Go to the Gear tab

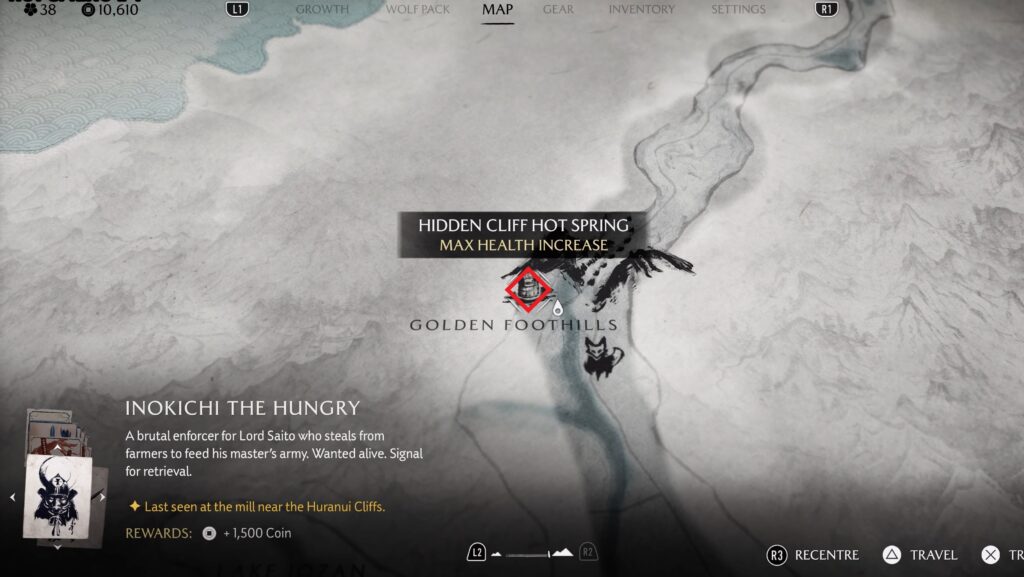558,10
